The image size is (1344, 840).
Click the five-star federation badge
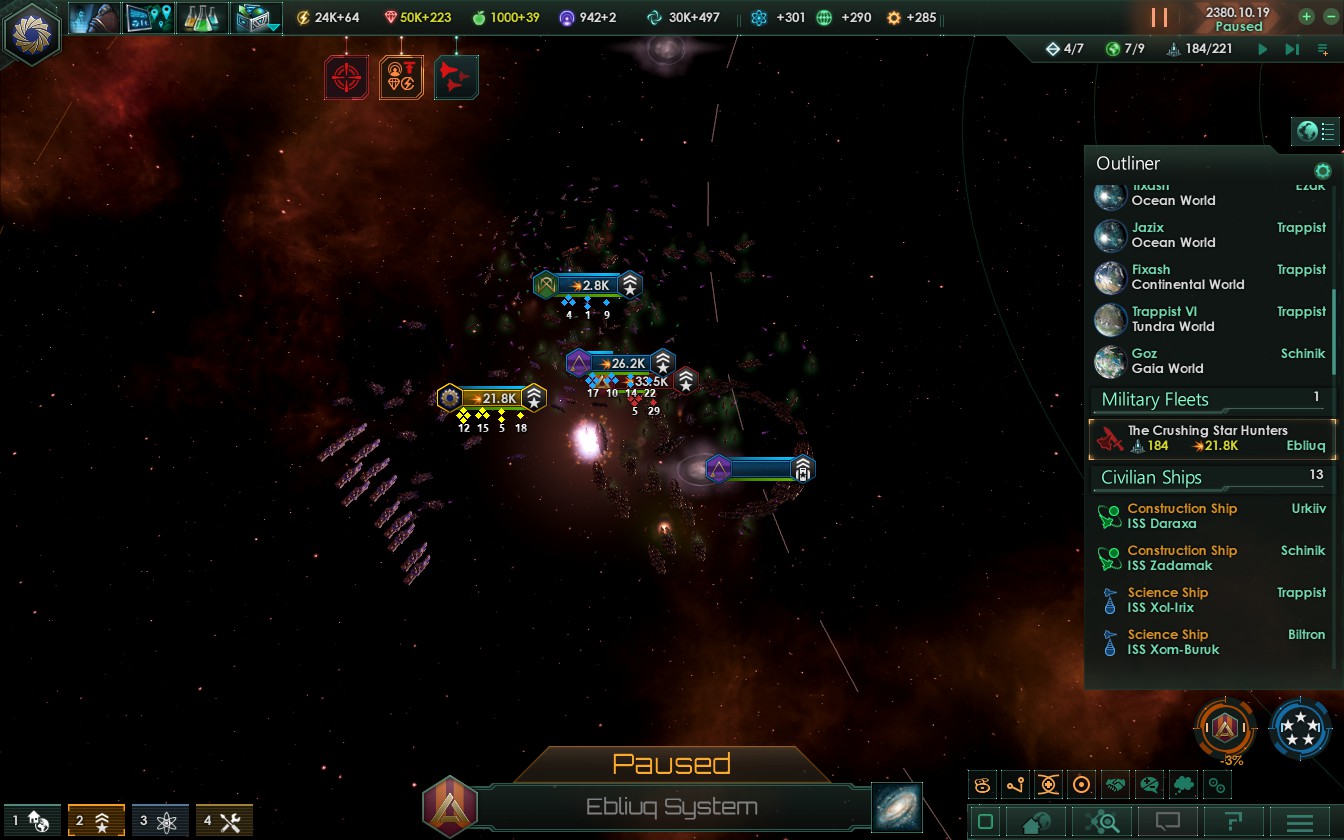pyautogui.click(x=1299, y=729)
